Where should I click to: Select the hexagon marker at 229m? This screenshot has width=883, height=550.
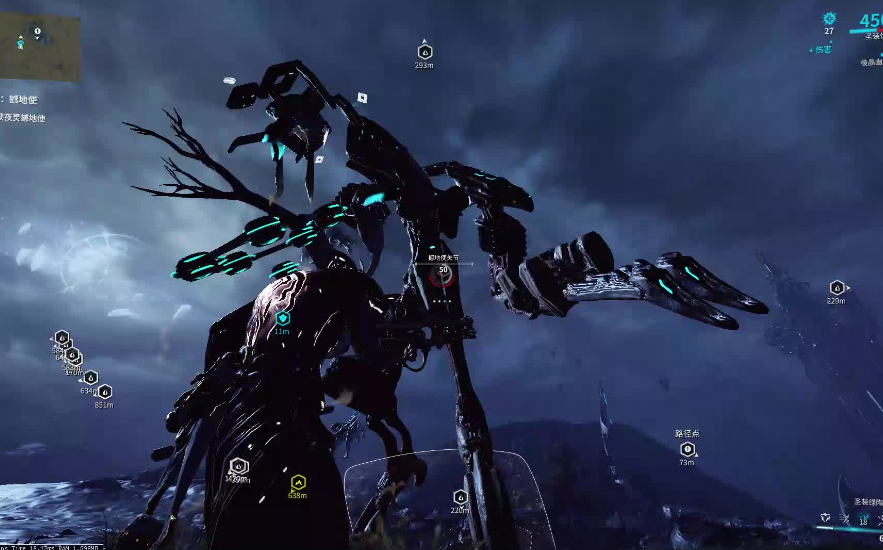click(836, 288)
